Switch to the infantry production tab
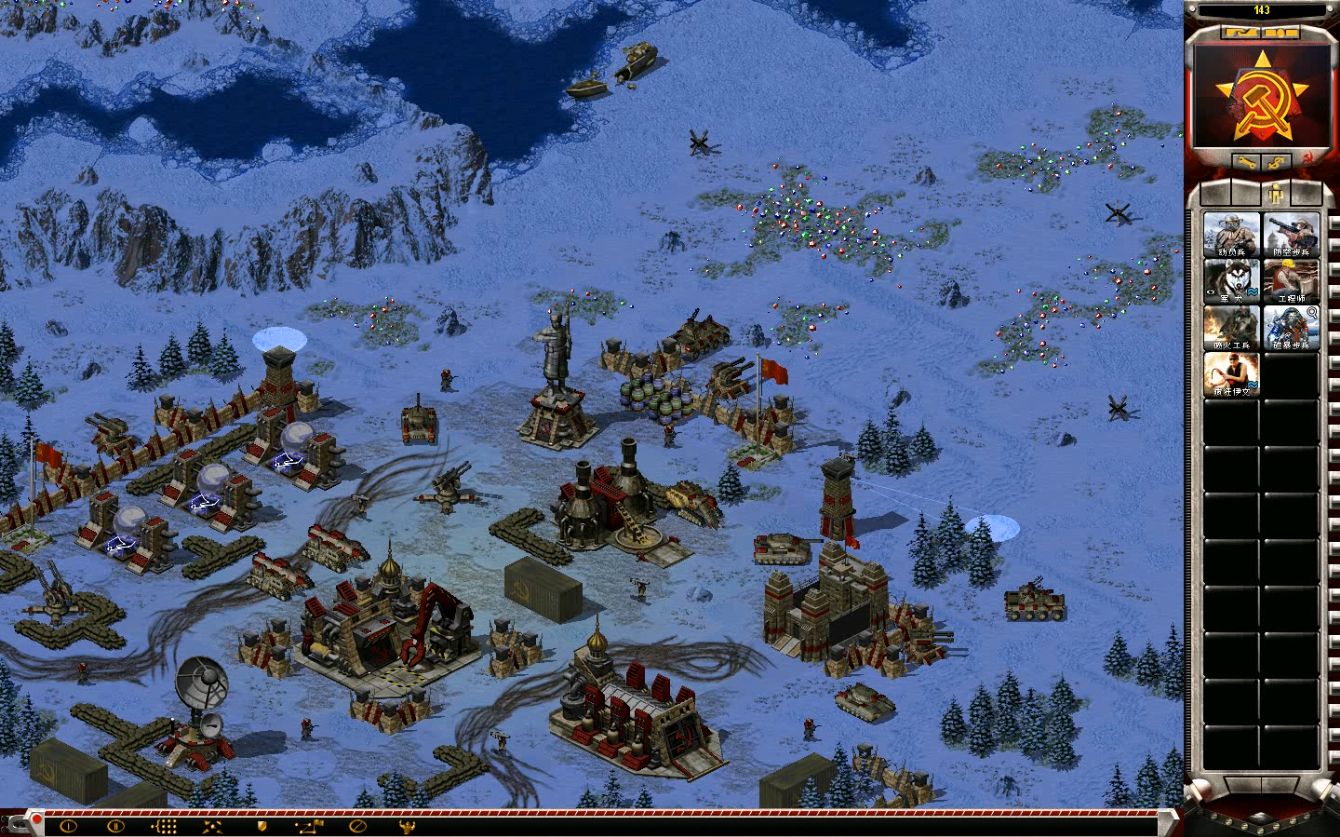Image resolution: width=1340 pixels, height=837 pixels. [1276, 193]
